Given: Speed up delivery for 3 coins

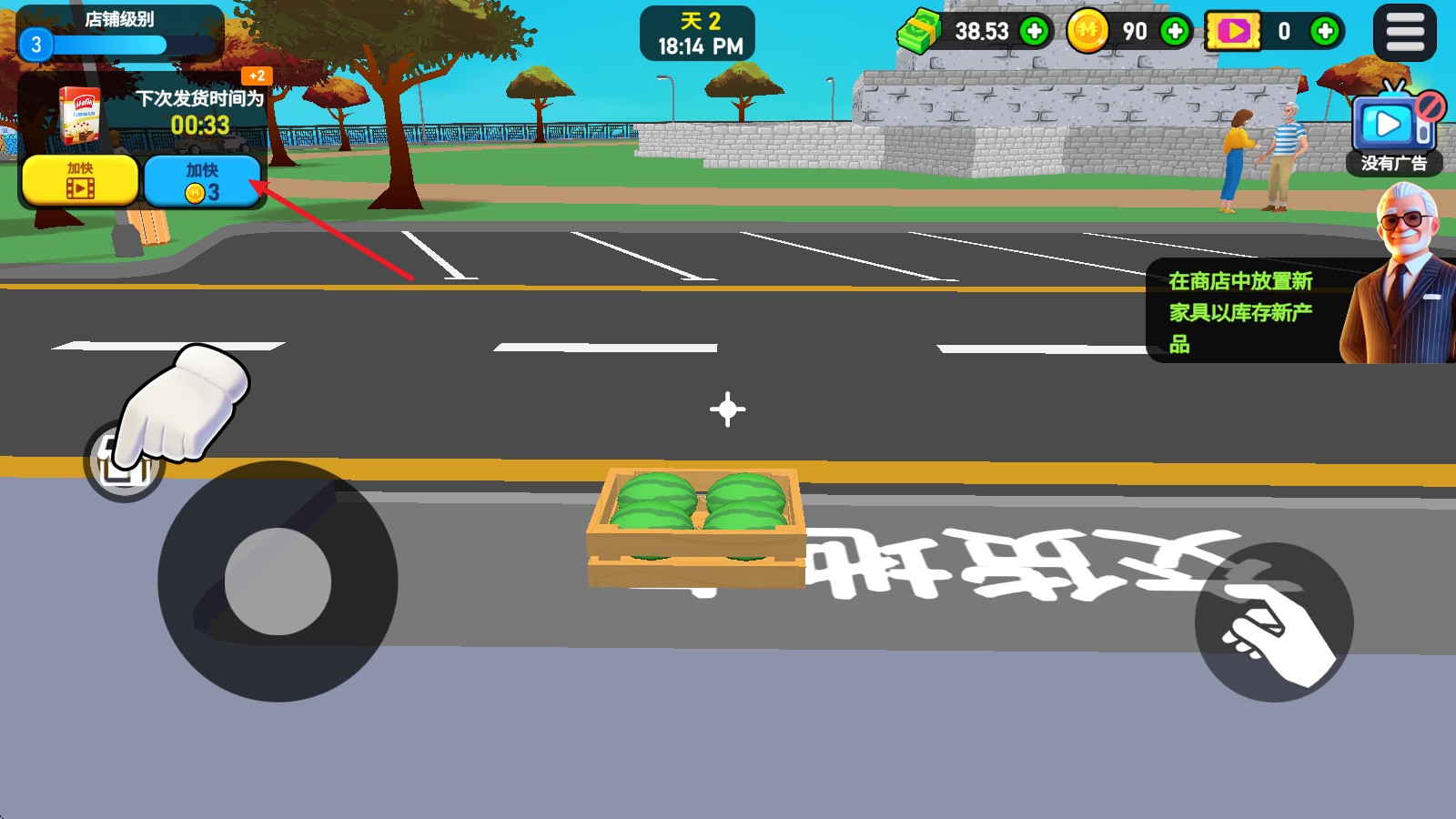Looking at the screenshot, I should [x=202, y=180].
